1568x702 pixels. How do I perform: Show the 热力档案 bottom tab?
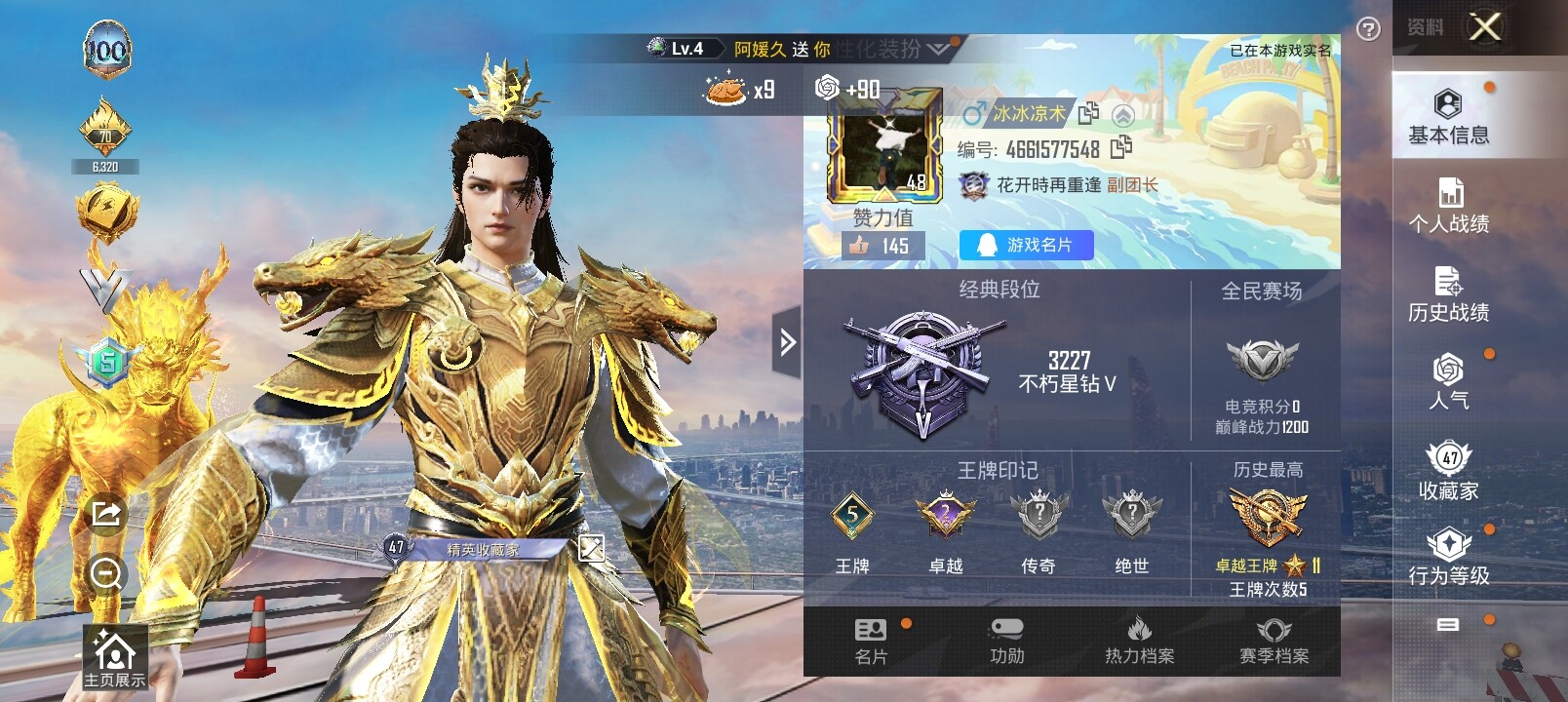(1139, 641)
